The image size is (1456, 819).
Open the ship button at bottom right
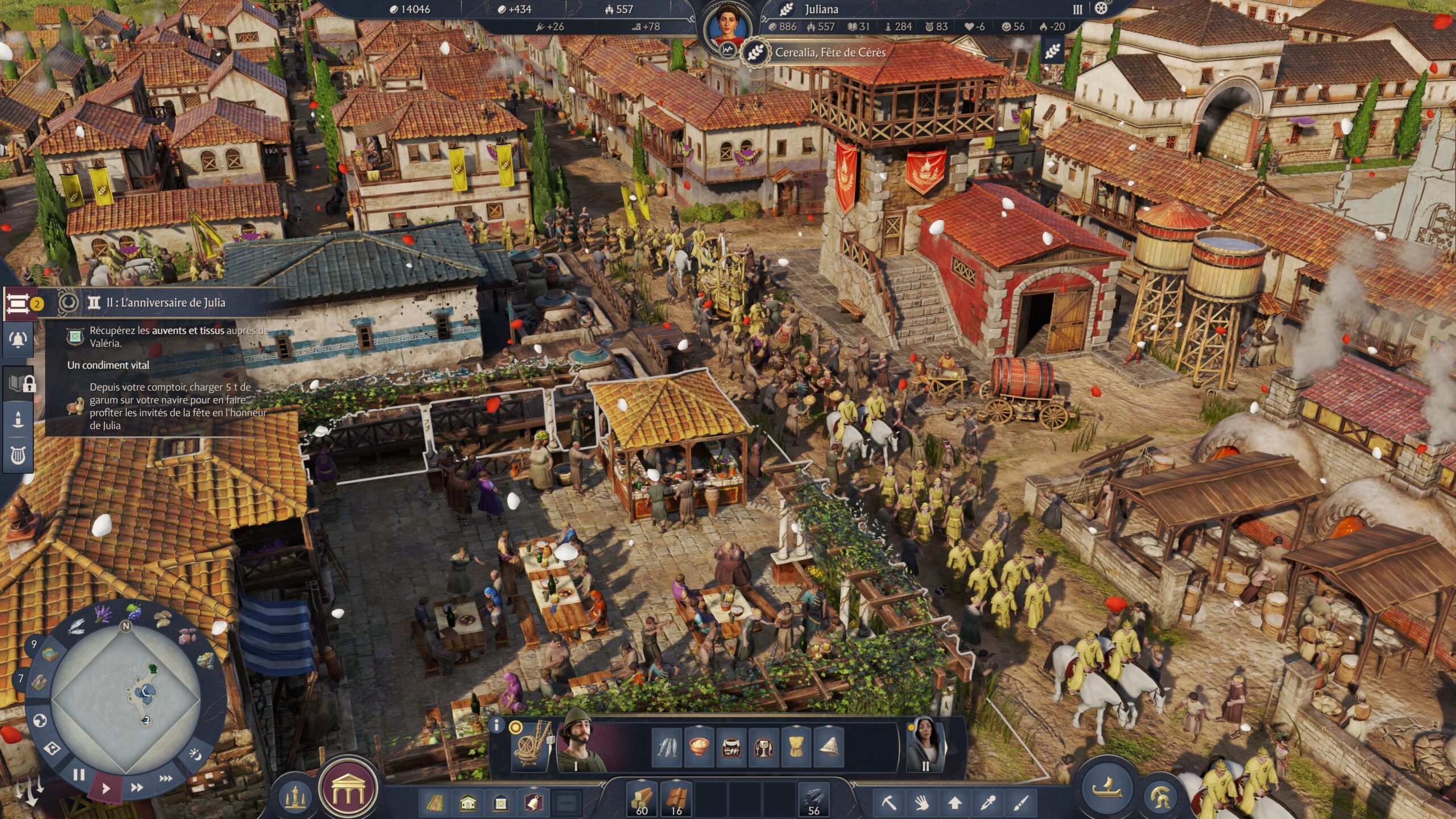pyautogui.click(x=1107, y=788)
